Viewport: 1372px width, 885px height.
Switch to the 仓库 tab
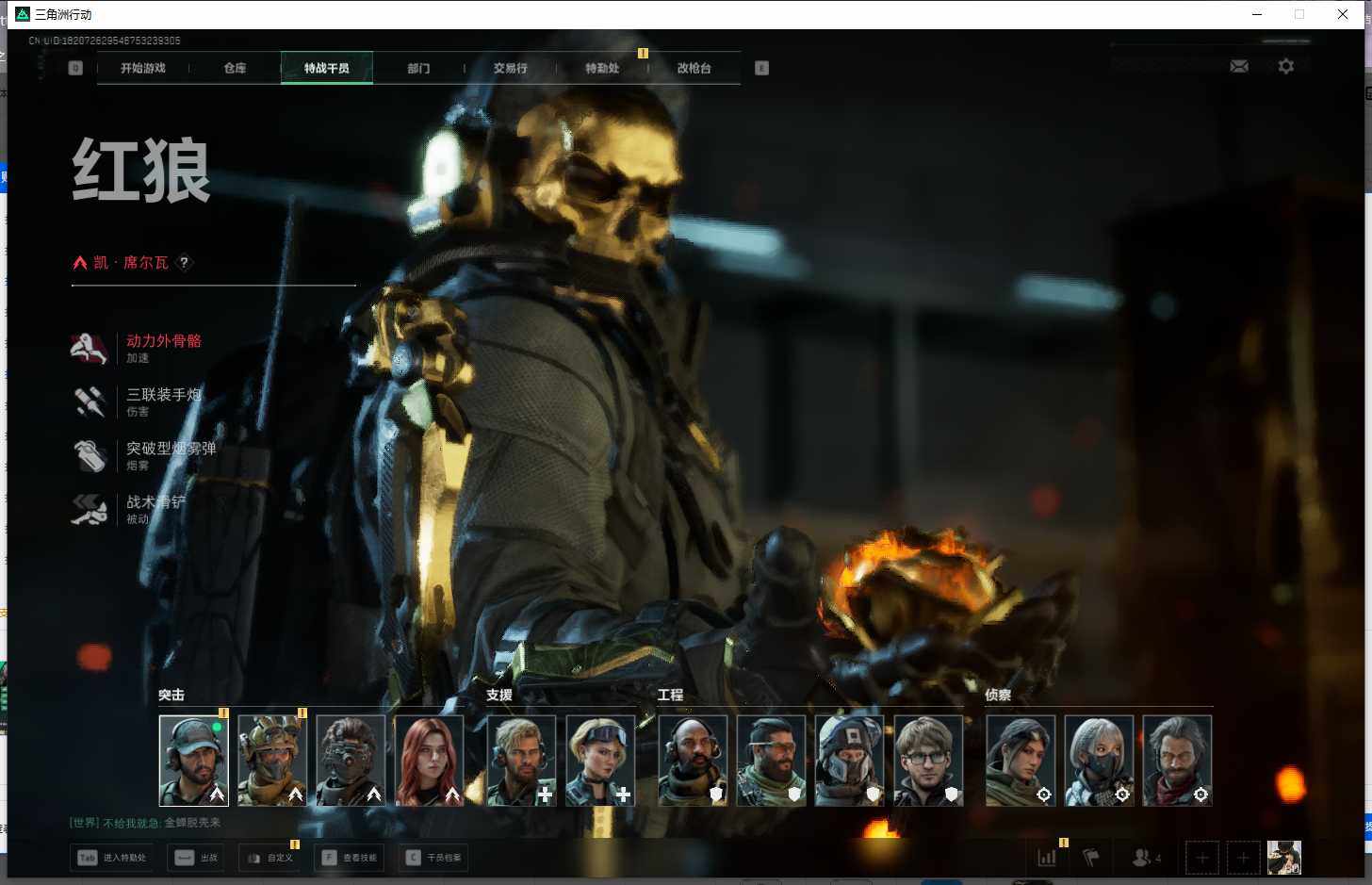click(x=235, y=68)
